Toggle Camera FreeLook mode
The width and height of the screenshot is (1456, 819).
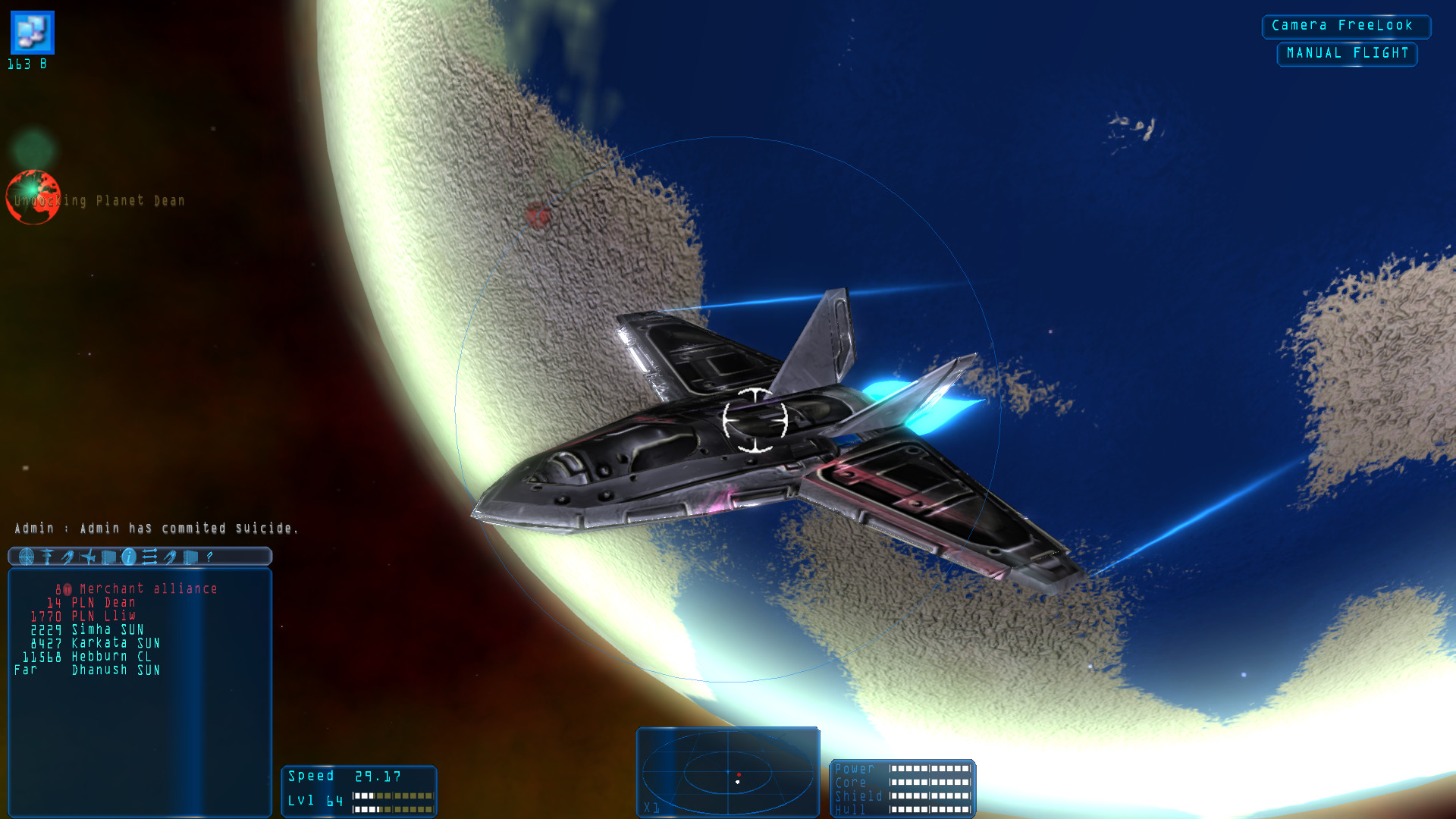pyautogui.click(x=1346, y=26)
